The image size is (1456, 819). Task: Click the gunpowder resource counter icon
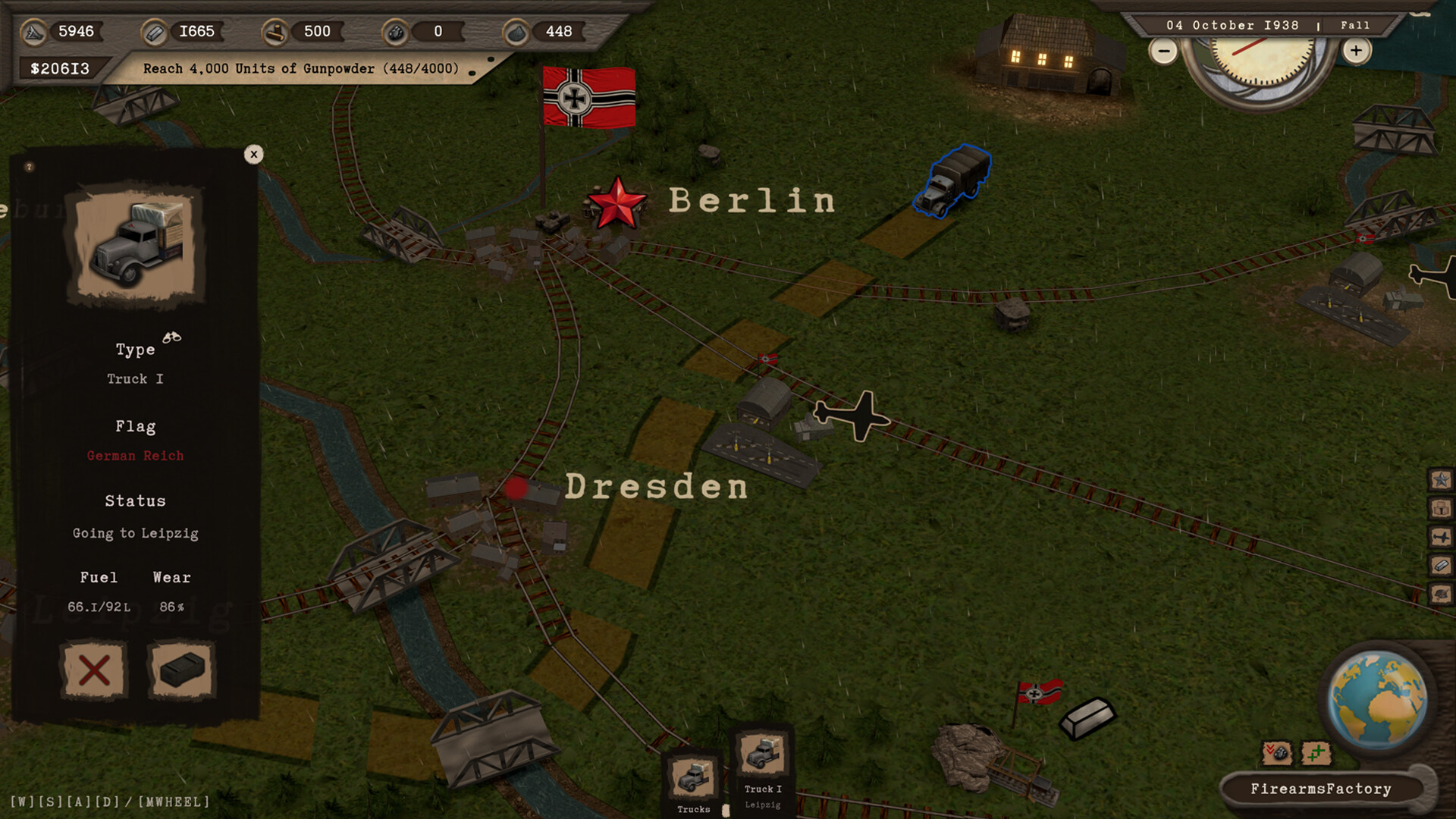(516, 32)
